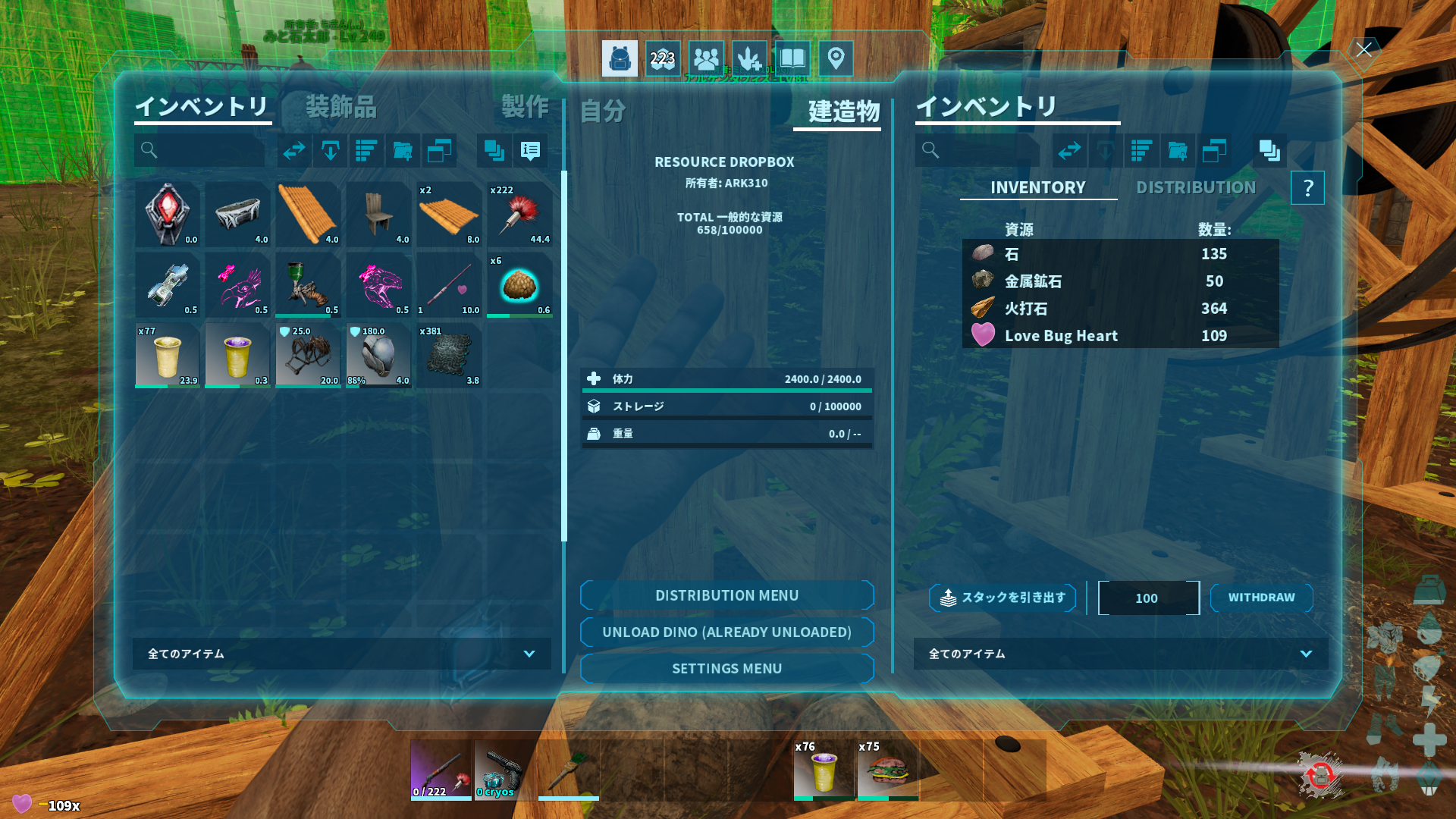Click the 体力 health progress bar
Viewport: 1456px width, 819px height.
tap(726, 379)
